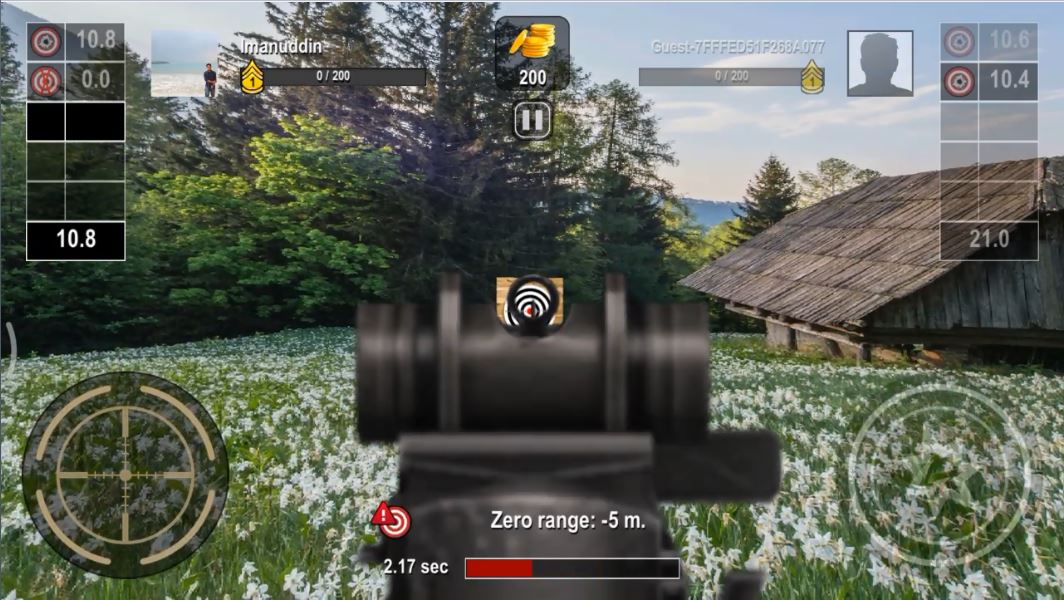
Task: Pause the shooting match
Action: click(x=533, y=121)
